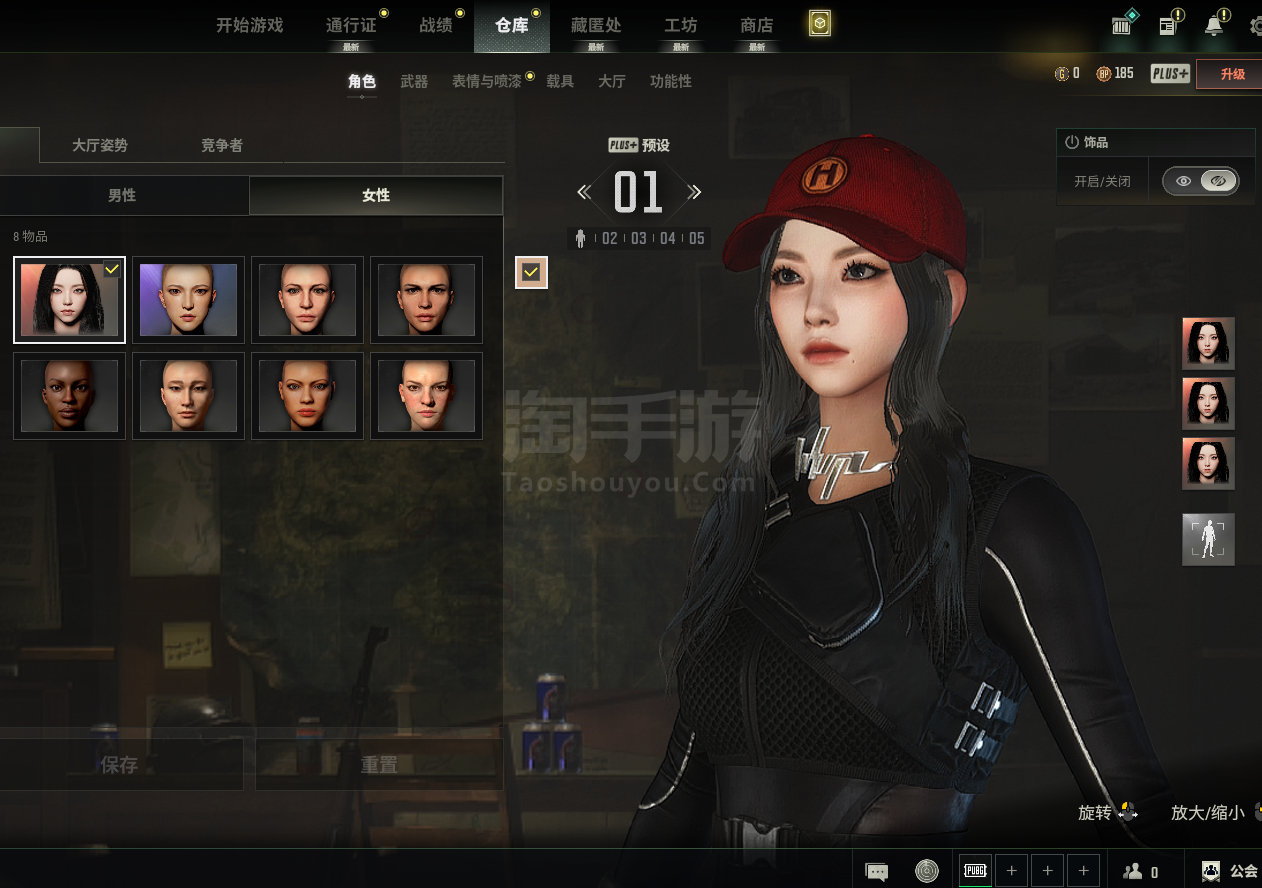Open the 战绩 career tab
1262x888 pixels.
[436, 26]
